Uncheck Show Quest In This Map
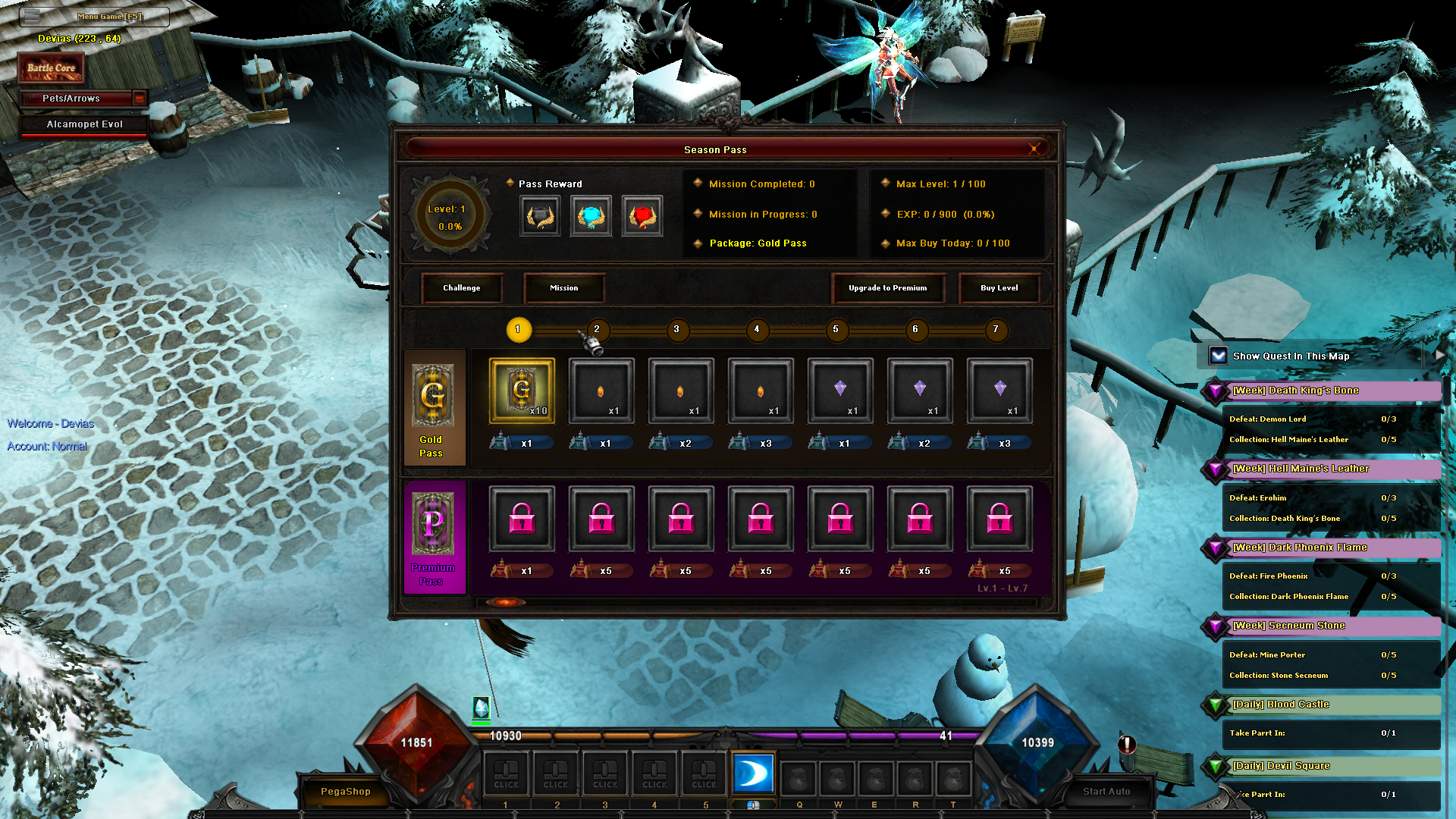The width and height of the screenshot is (1456, 819). tap(1217, 353)
